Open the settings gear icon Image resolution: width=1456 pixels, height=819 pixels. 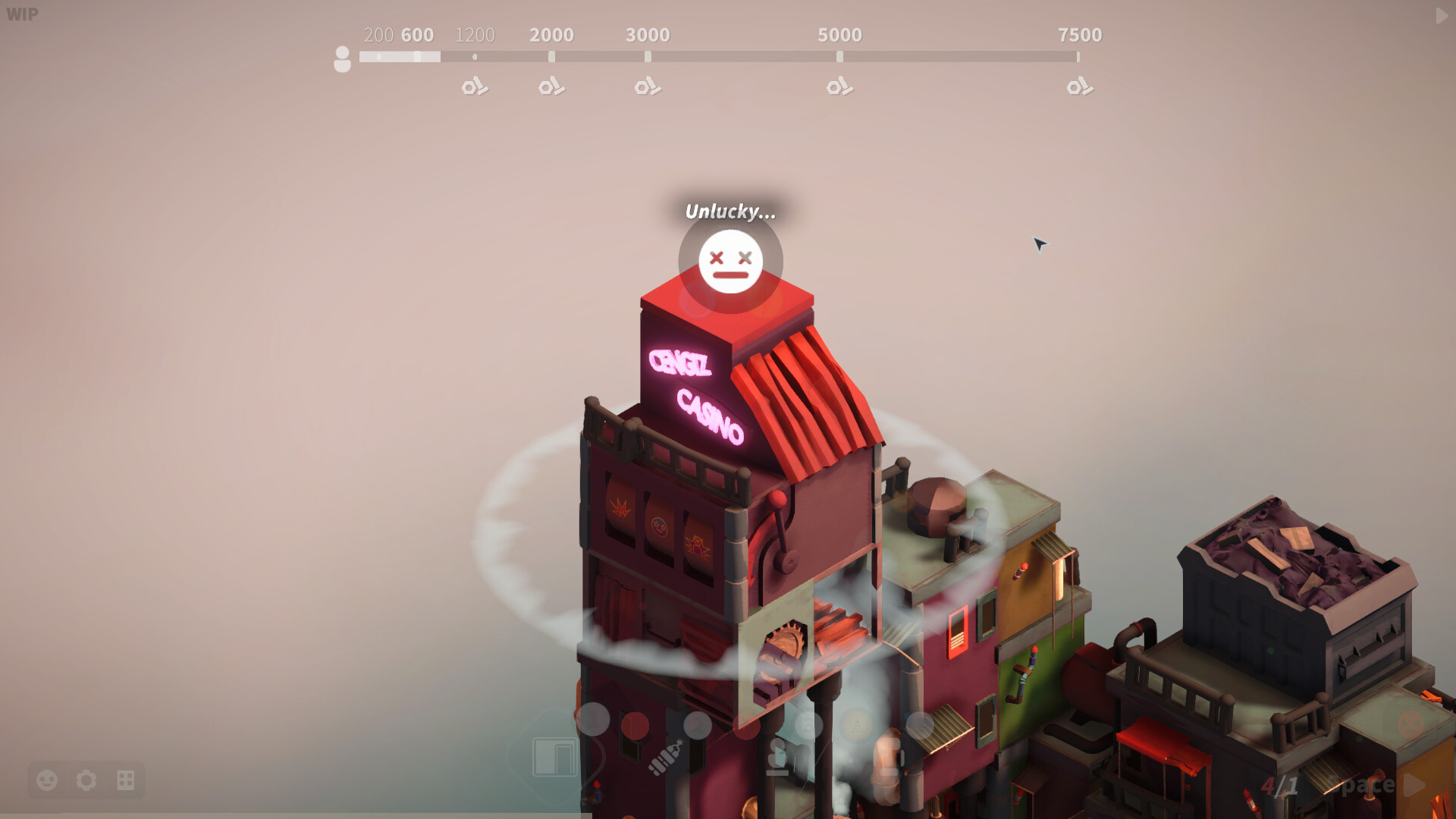[87, 780]
